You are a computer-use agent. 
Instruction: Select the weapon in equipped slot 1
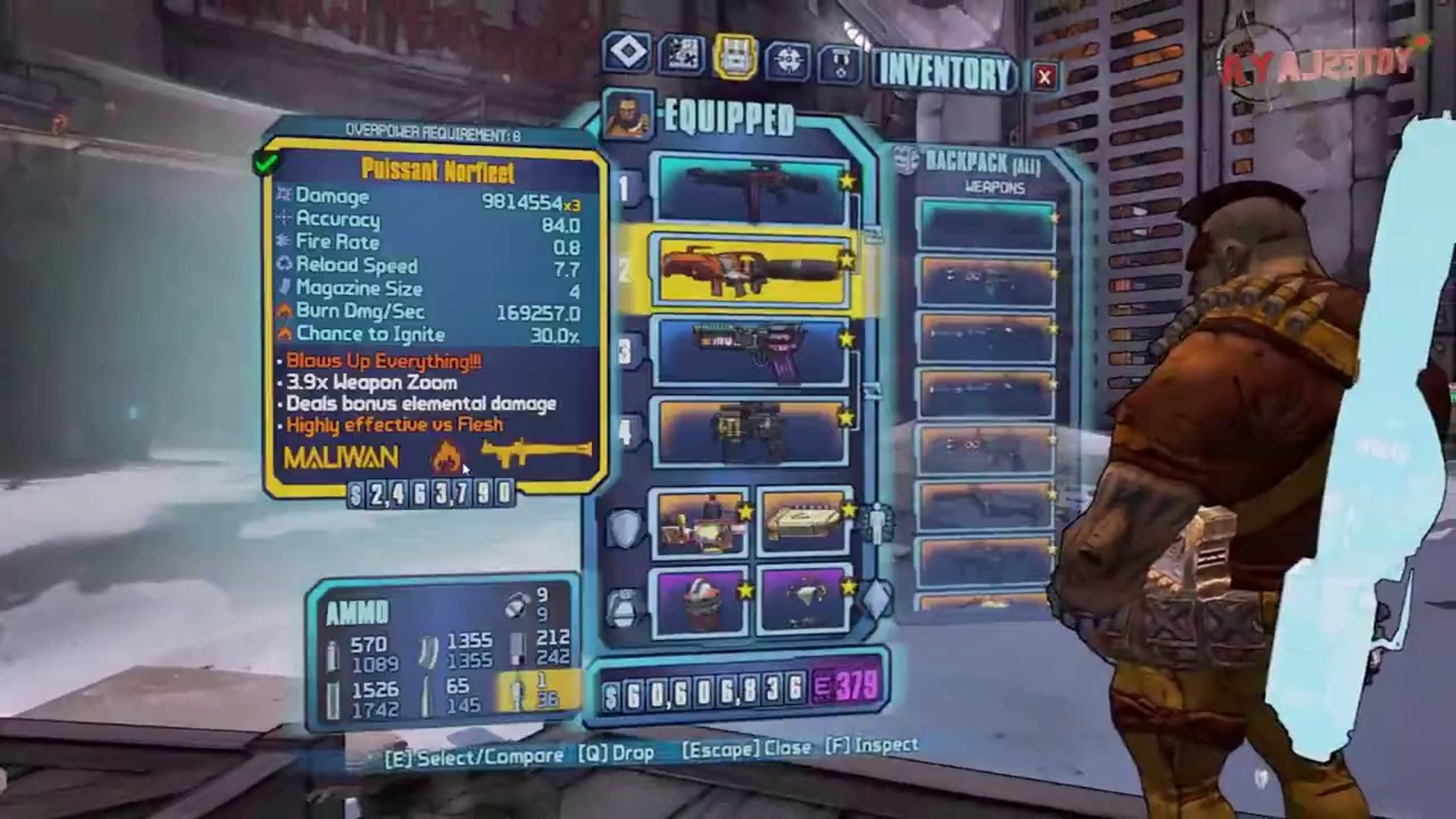pos(753,190)
